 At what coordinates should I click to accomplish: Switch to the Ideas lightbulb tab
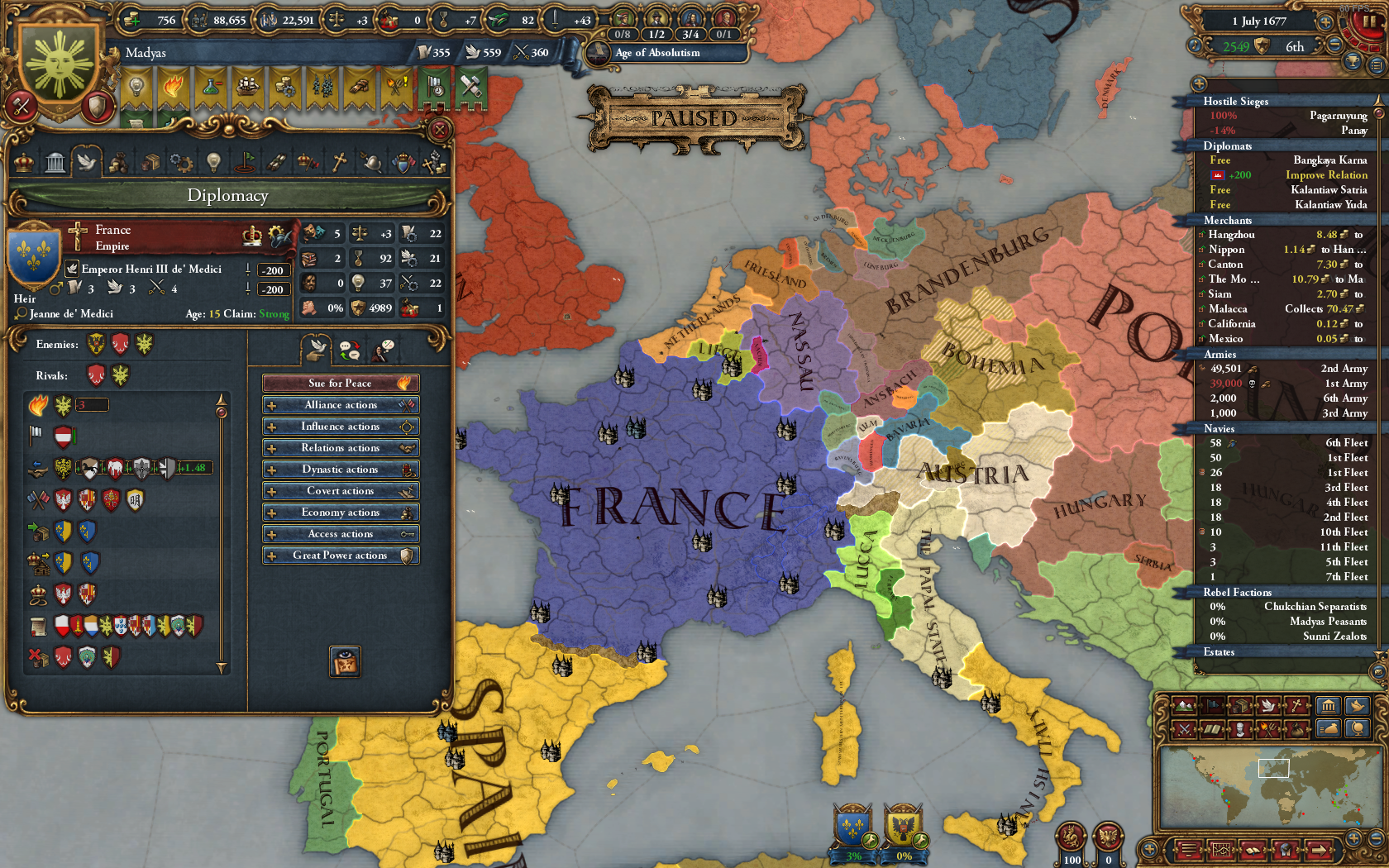tap(213, 162)
